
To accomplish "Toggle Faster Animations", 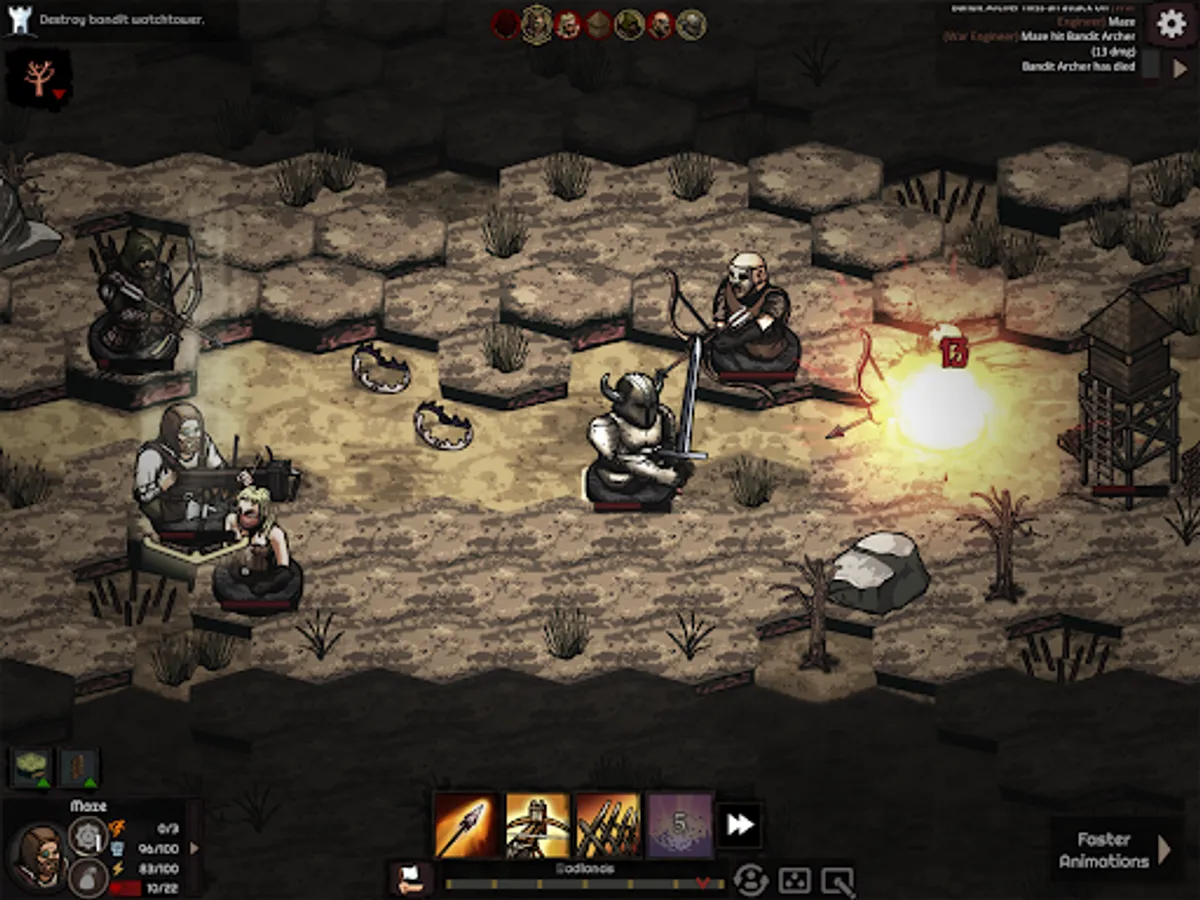I will click(1110, 850).
